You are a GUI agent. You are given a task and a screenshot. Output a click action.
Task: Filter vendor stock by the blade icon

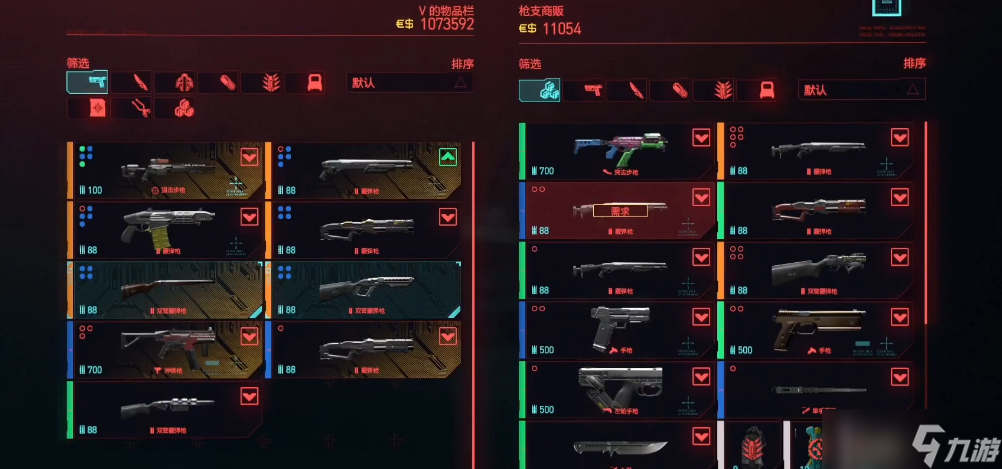[629, 91]
